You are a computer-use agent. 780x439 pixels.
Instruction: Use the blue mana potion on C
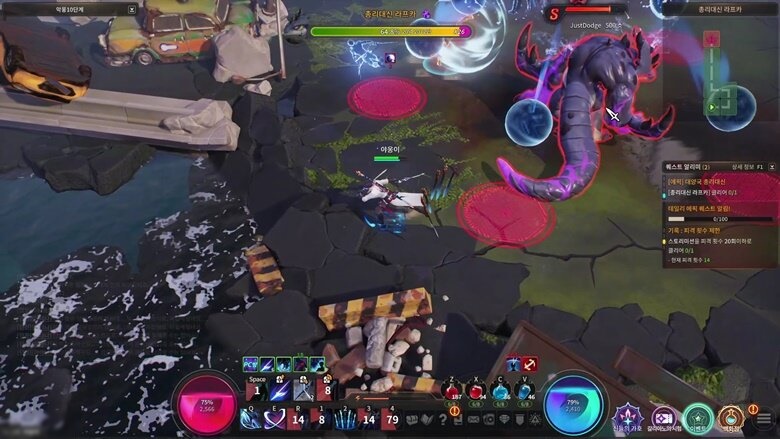point(501,391)
